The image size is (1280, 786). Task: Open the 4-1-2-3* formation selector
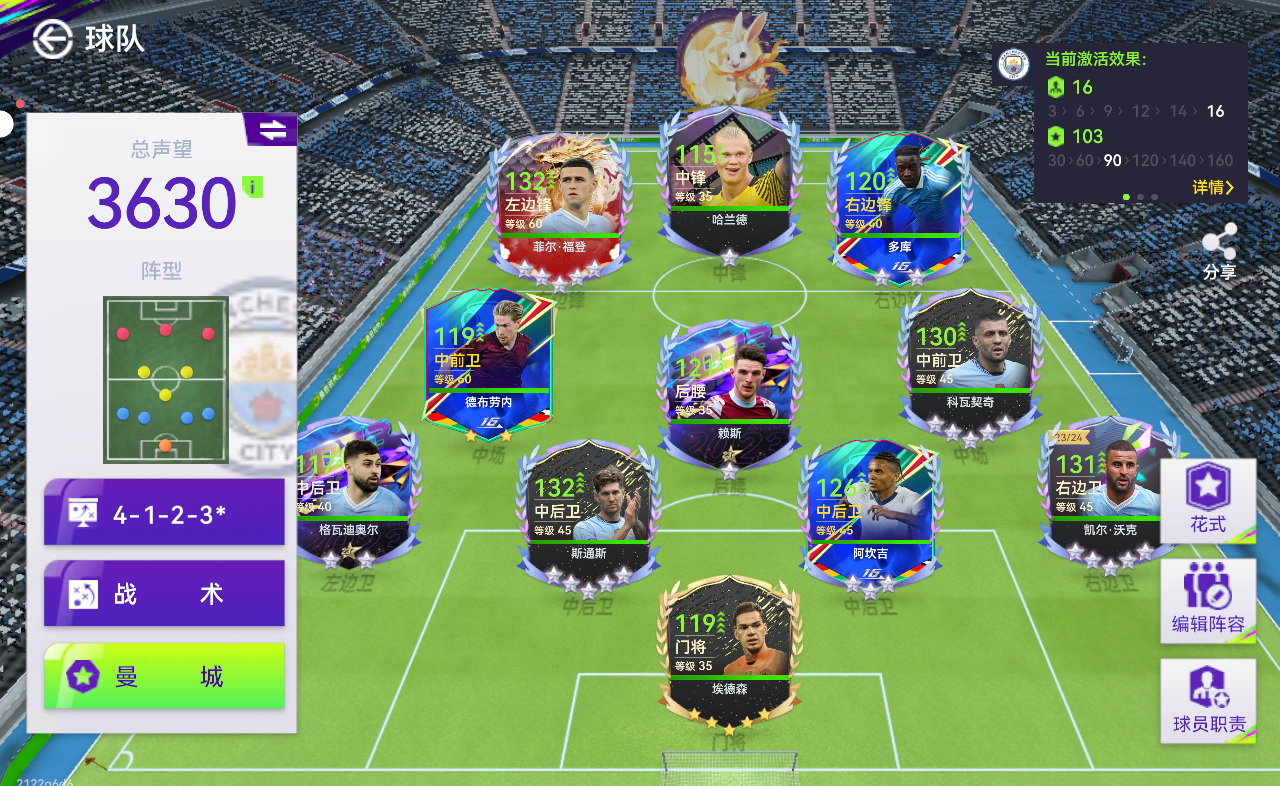point(164,513)
